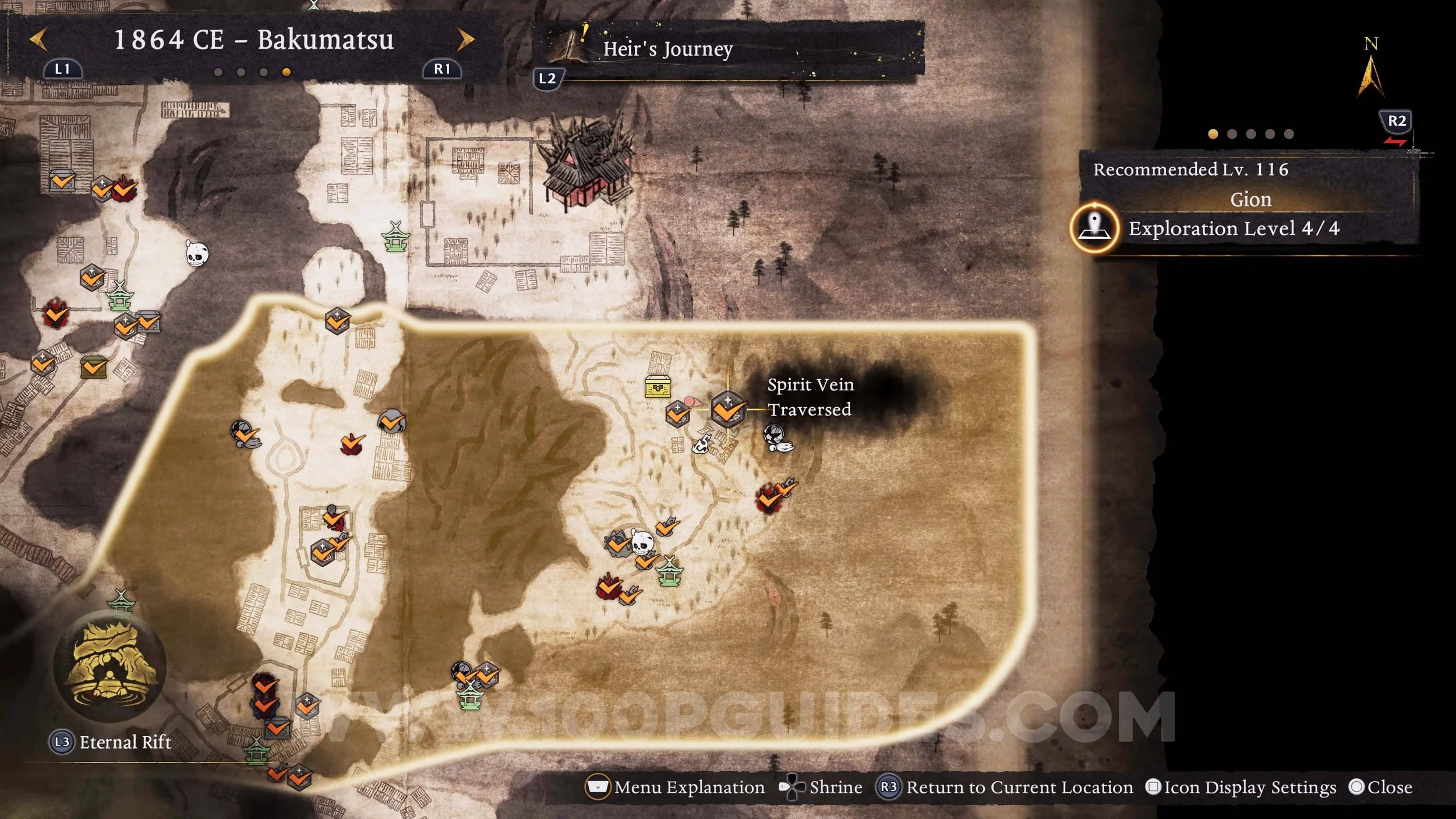Switch to the next era with right arrow
The height and width of the screenshot is (819, 1456).
point(465,40)
